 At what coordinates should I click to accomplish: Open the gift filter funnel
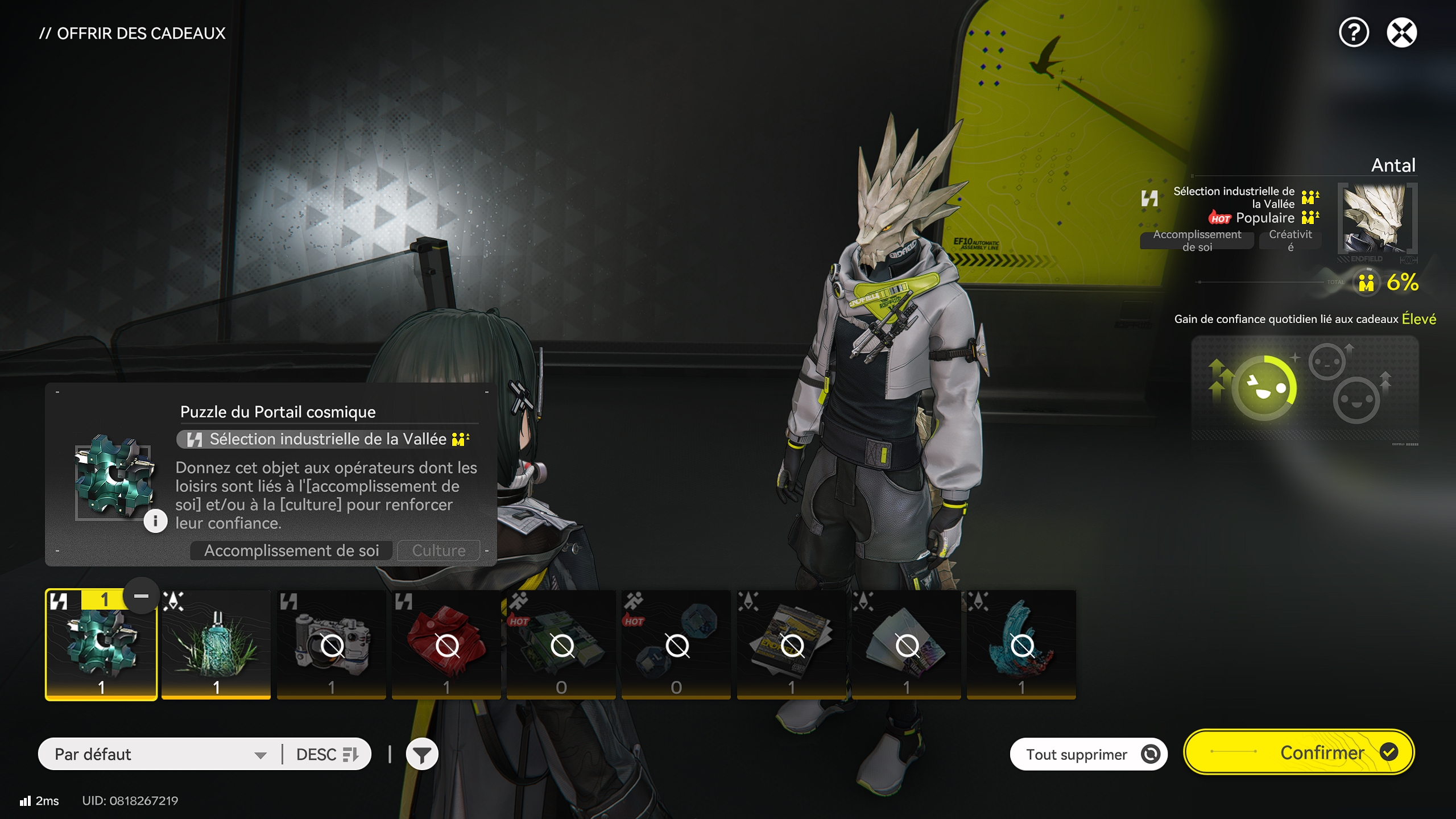coord(421,755)
